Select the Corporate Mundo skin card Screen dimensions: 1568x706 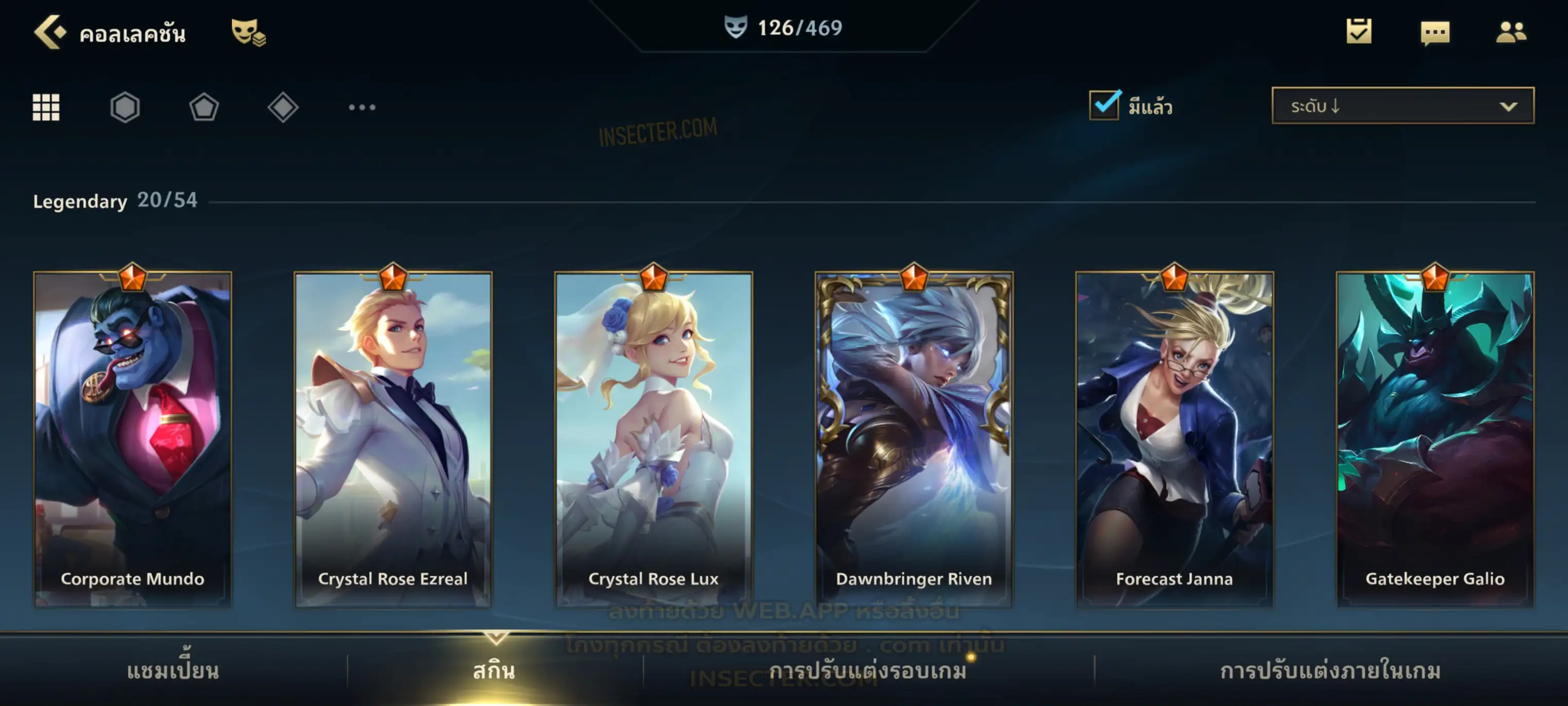(133, 439)
